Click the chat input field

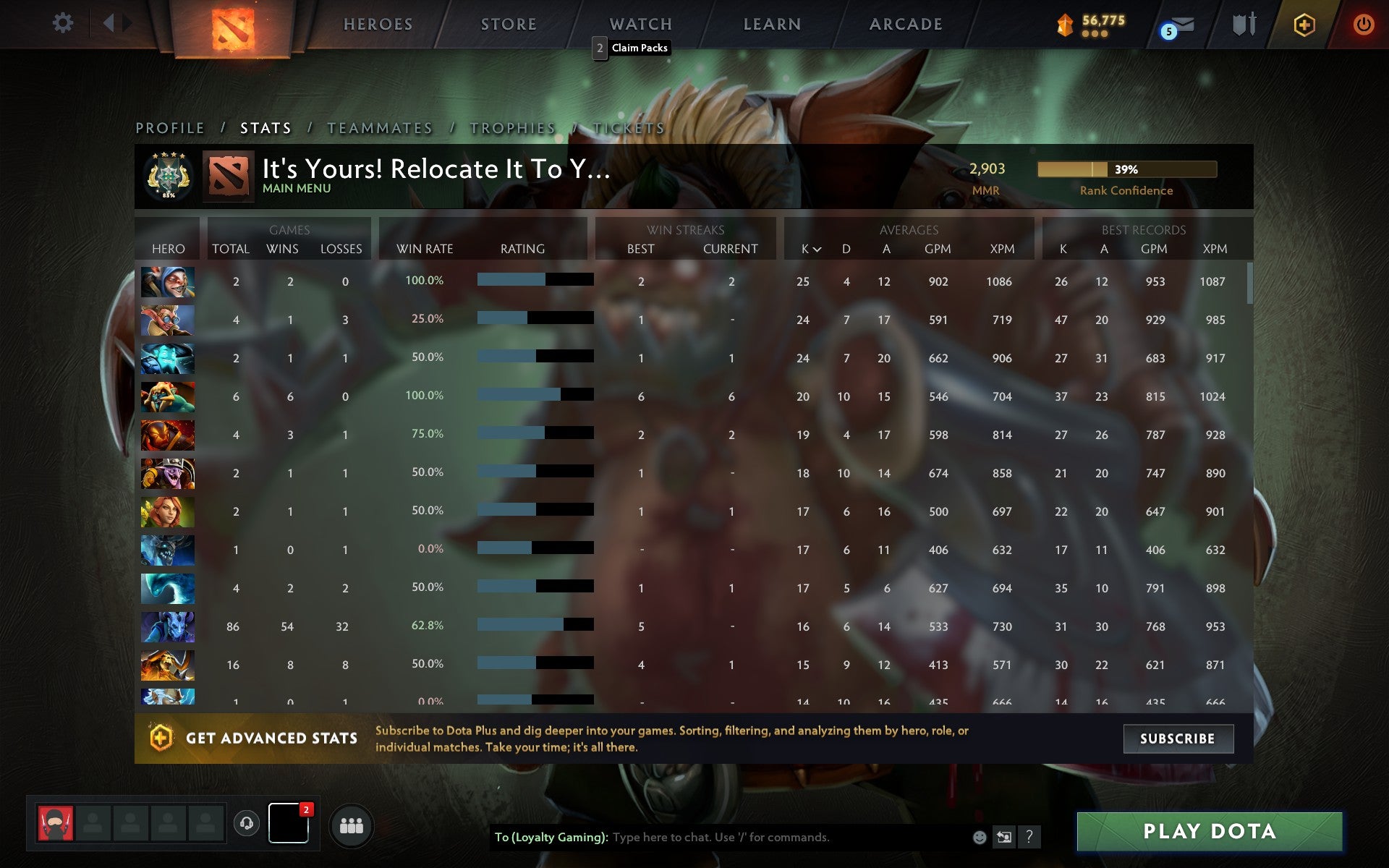[x=760, y=837]
